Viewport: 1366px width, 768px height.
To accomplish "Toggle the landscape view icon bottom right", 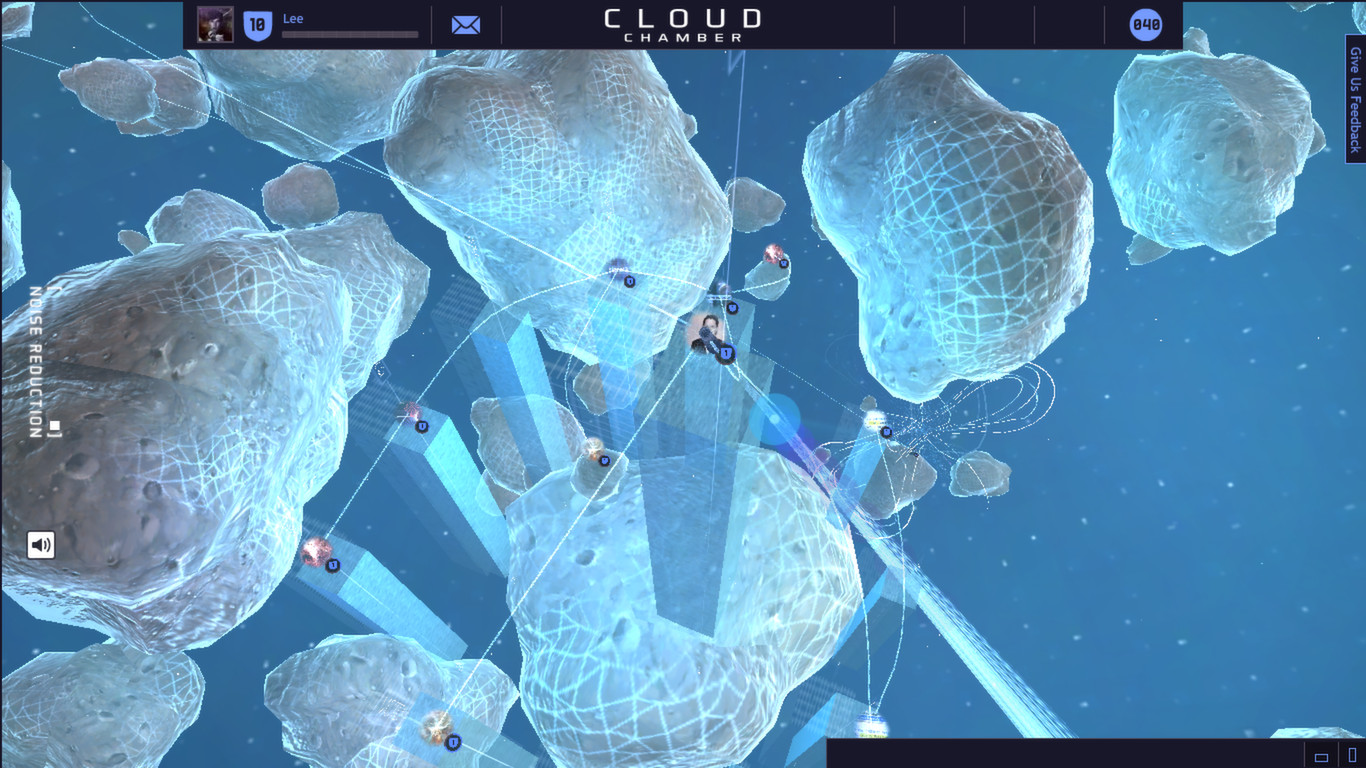I will click(1321, 757).
